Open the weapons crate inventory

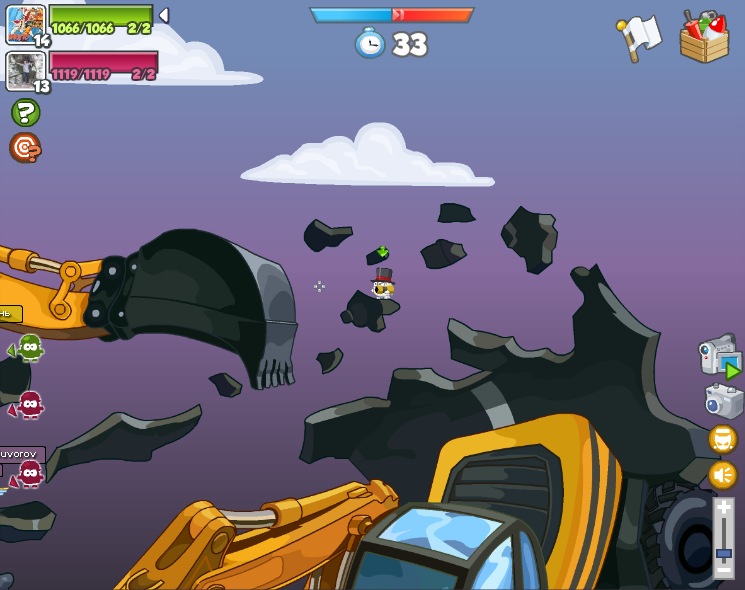(x=703, y=37)
